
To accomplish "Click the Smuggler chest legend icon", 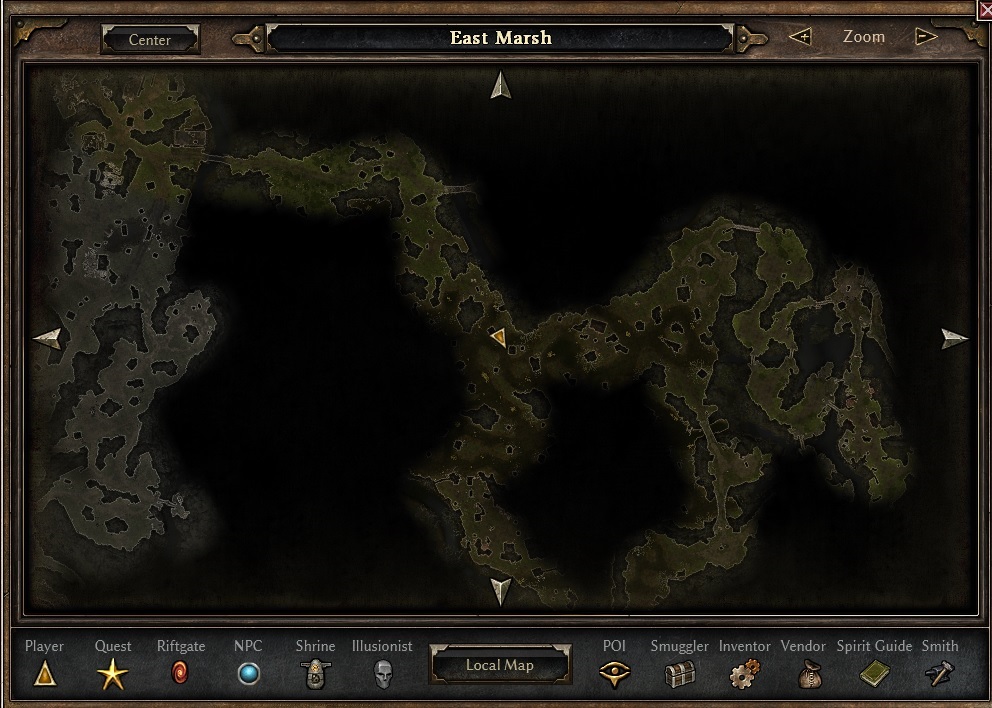I will [680, 675].
